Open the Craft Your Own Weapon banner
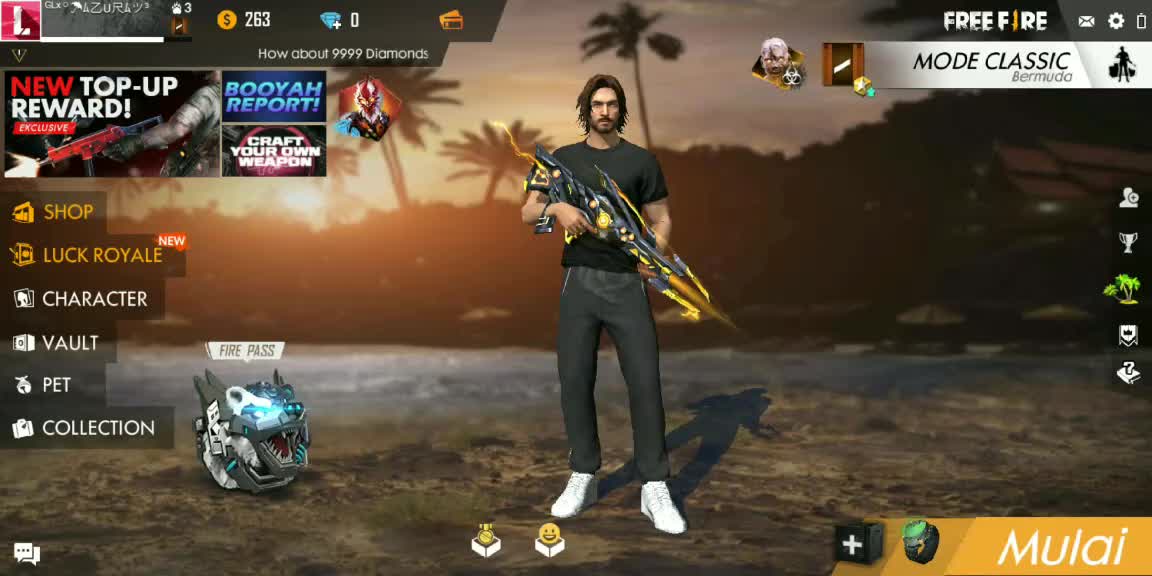 [x=273, y=151]
